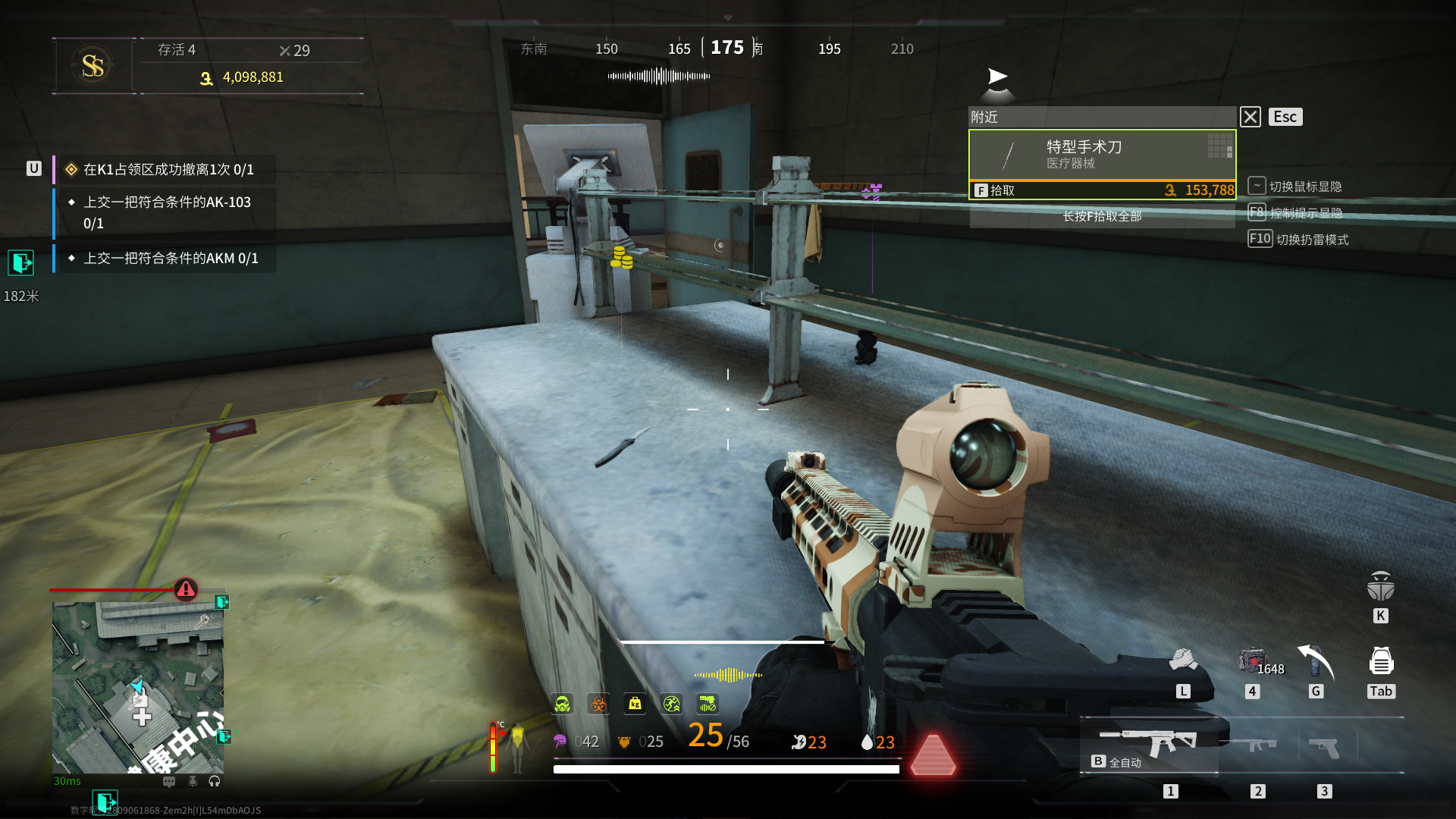Select the 特型手术刀 loot item
This screenshot has width=1456, height=819.
[x=1102, y=155]
